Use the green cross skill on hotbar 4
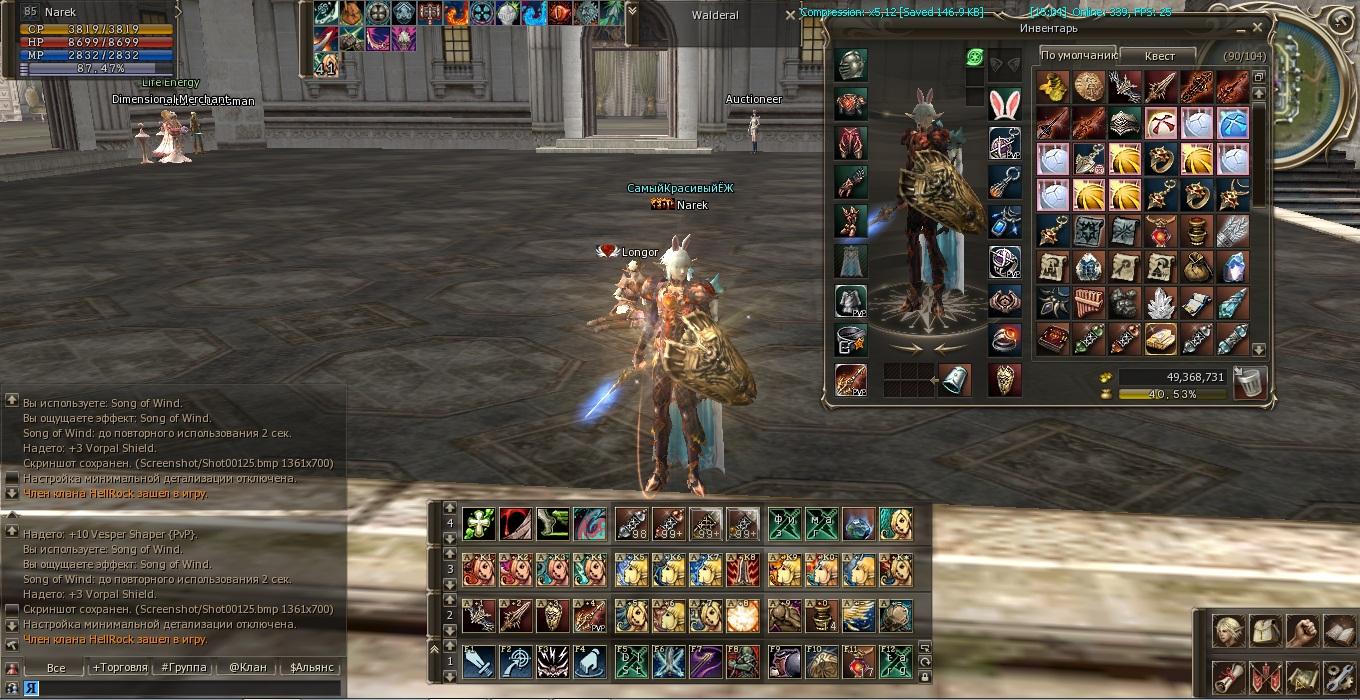The image size is (1360, 700). click(x=478, y=523)
